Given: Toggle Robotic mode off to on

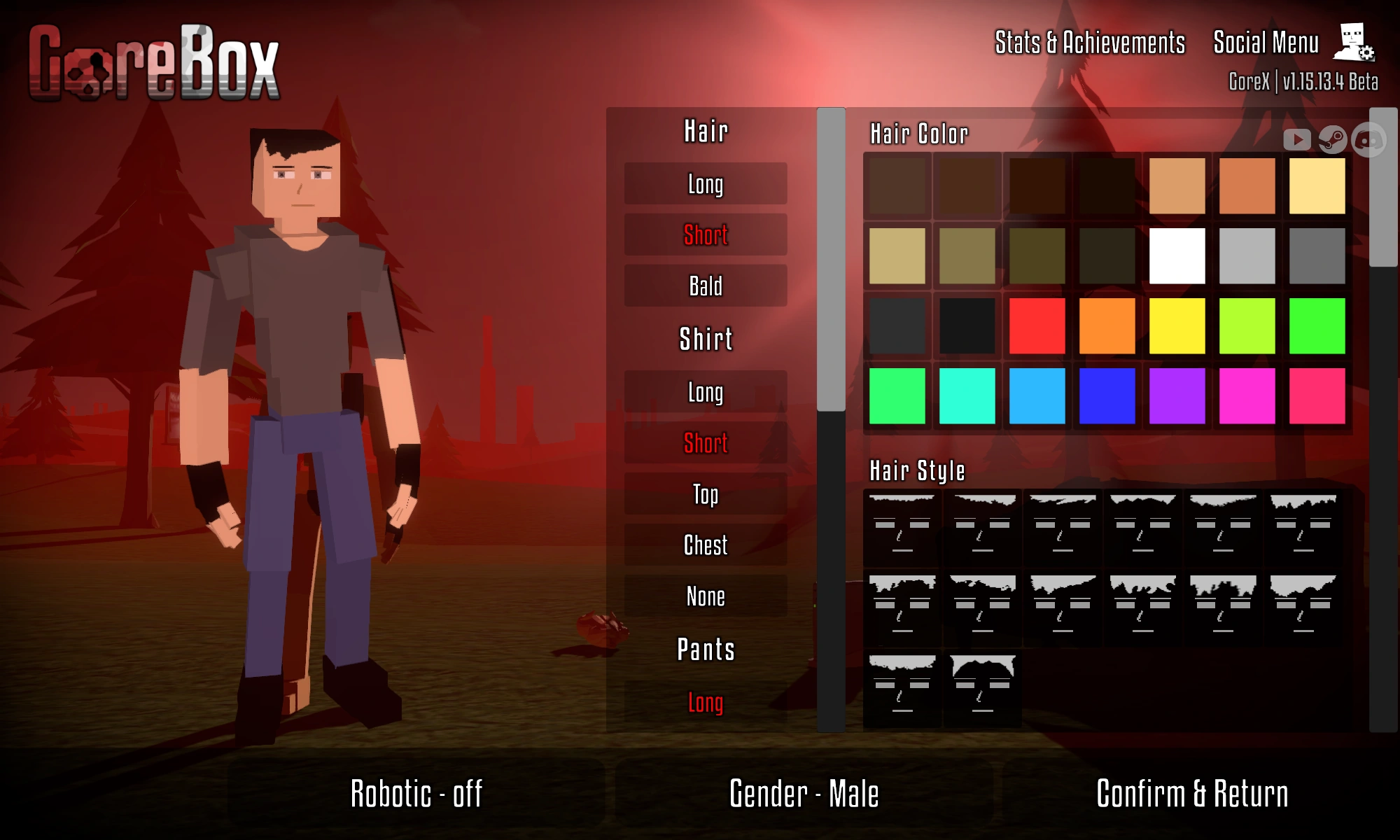Looking at the screenshot, I should coord(416,794).
